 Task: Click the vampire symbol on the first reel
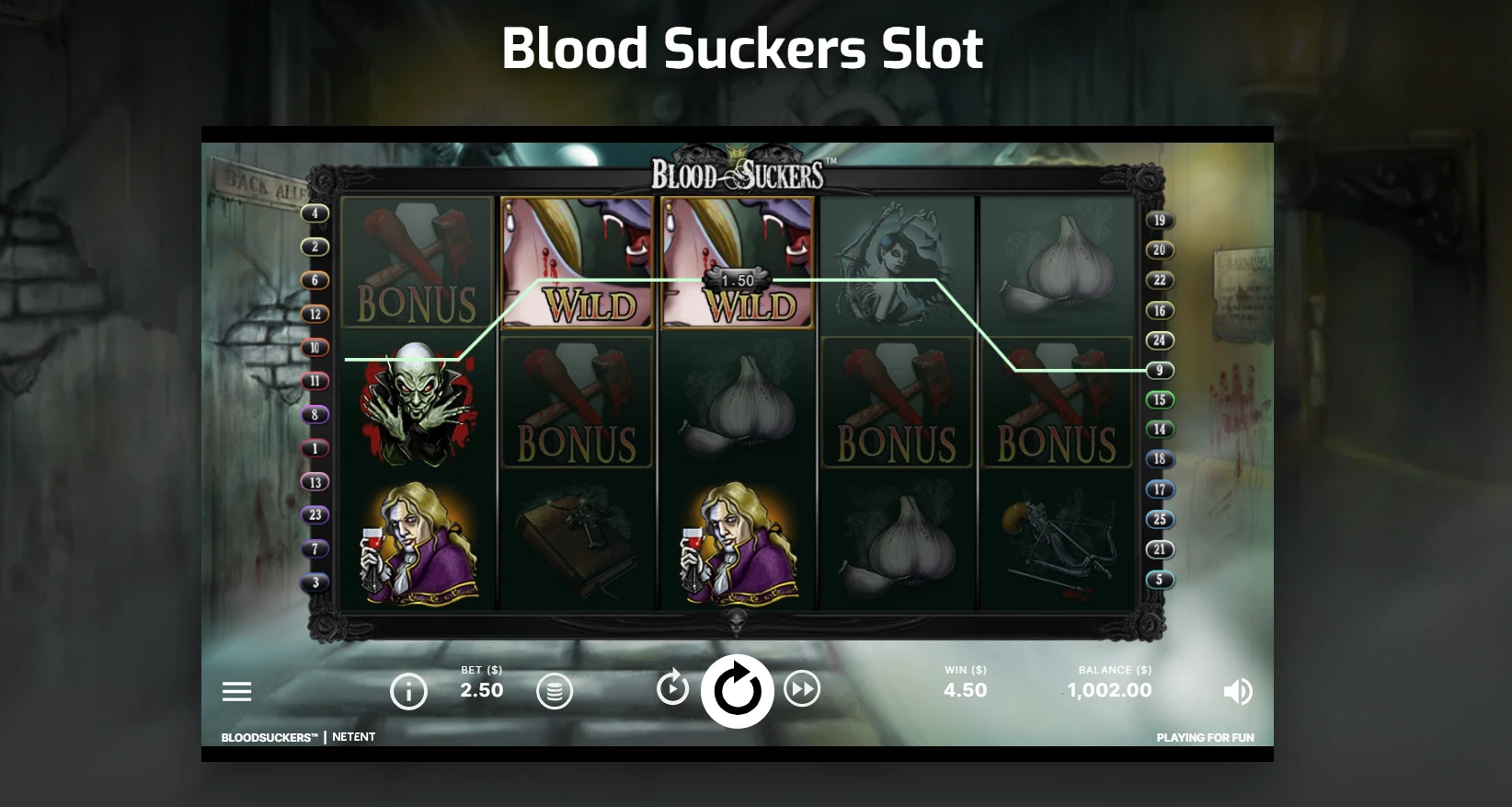click(x=416, y=405)
